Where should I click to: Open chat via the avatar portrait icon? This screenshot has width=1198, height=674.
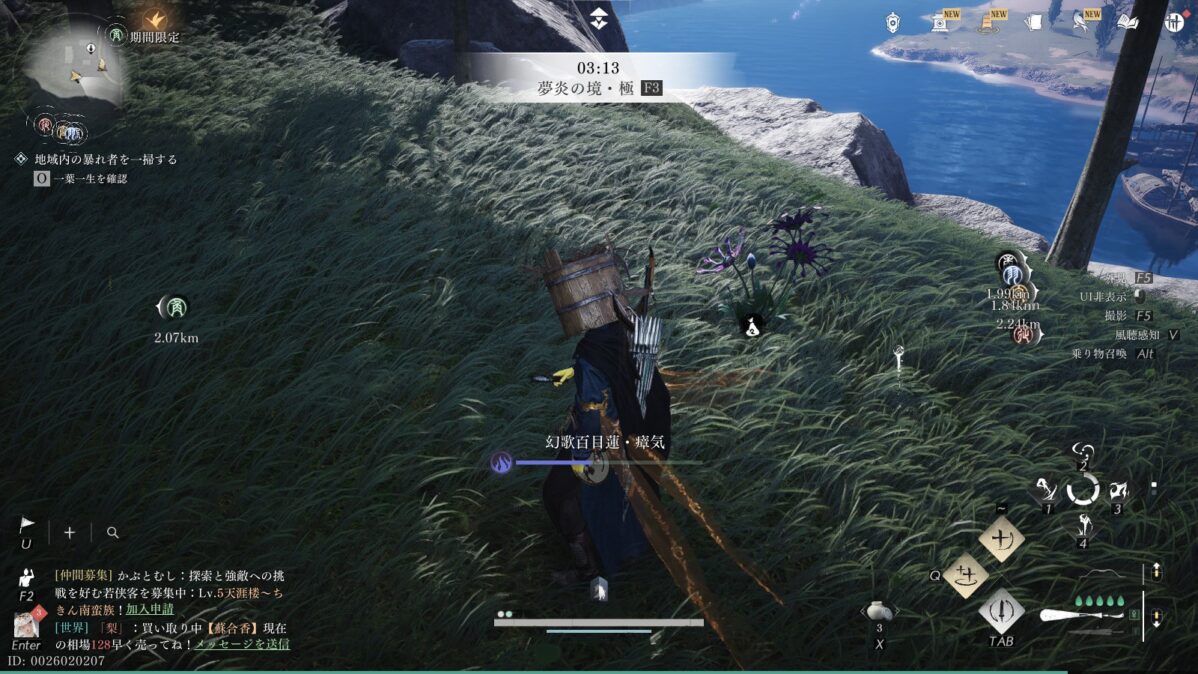pyautogui.click(x=26, y=624)
